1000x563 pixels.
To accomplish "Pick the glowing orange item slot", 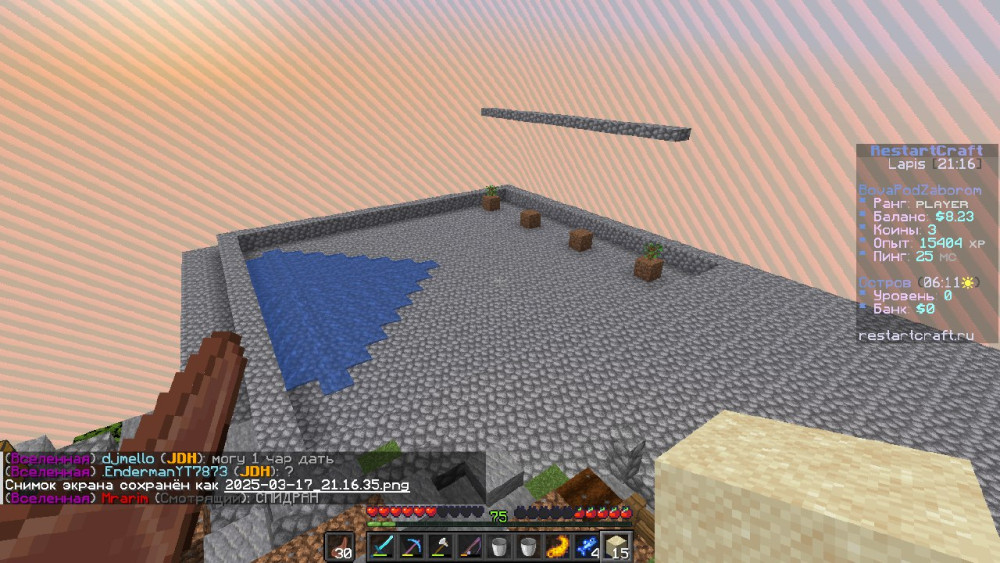I will [557, 546].
